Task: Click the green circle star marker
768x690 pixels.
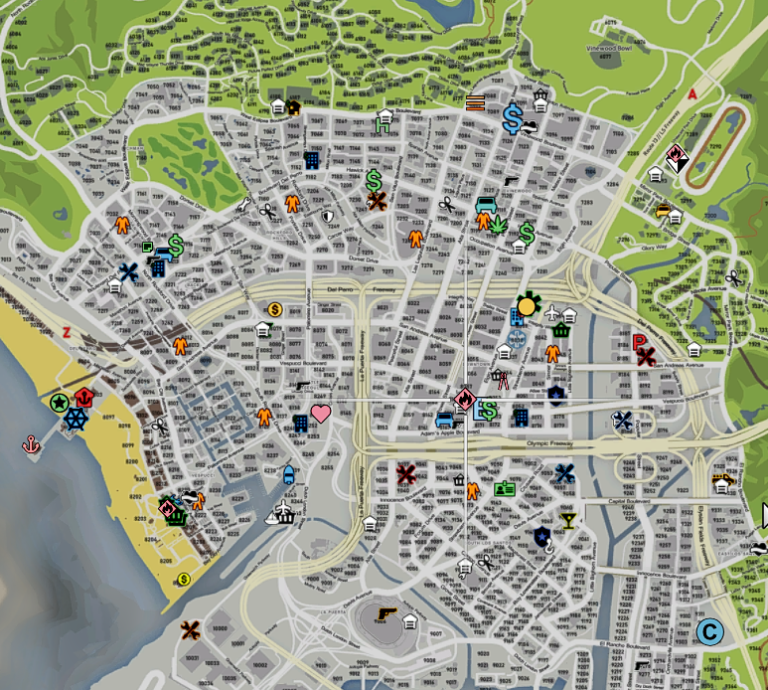Action: (59, 403)
